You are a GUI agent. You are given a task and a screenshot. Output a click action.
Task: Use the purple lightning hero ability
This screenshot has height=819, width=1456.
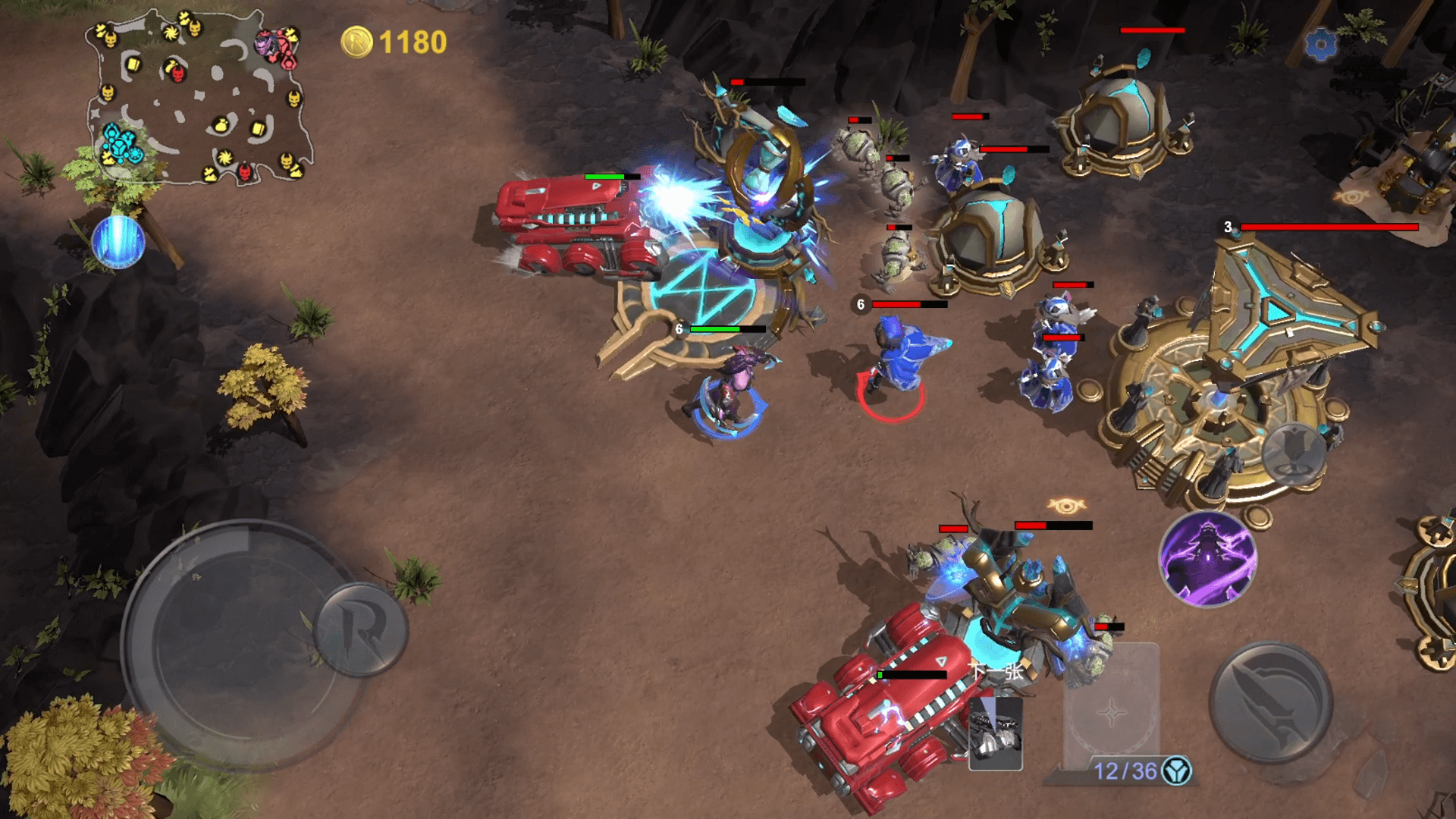click(1207, 560)
